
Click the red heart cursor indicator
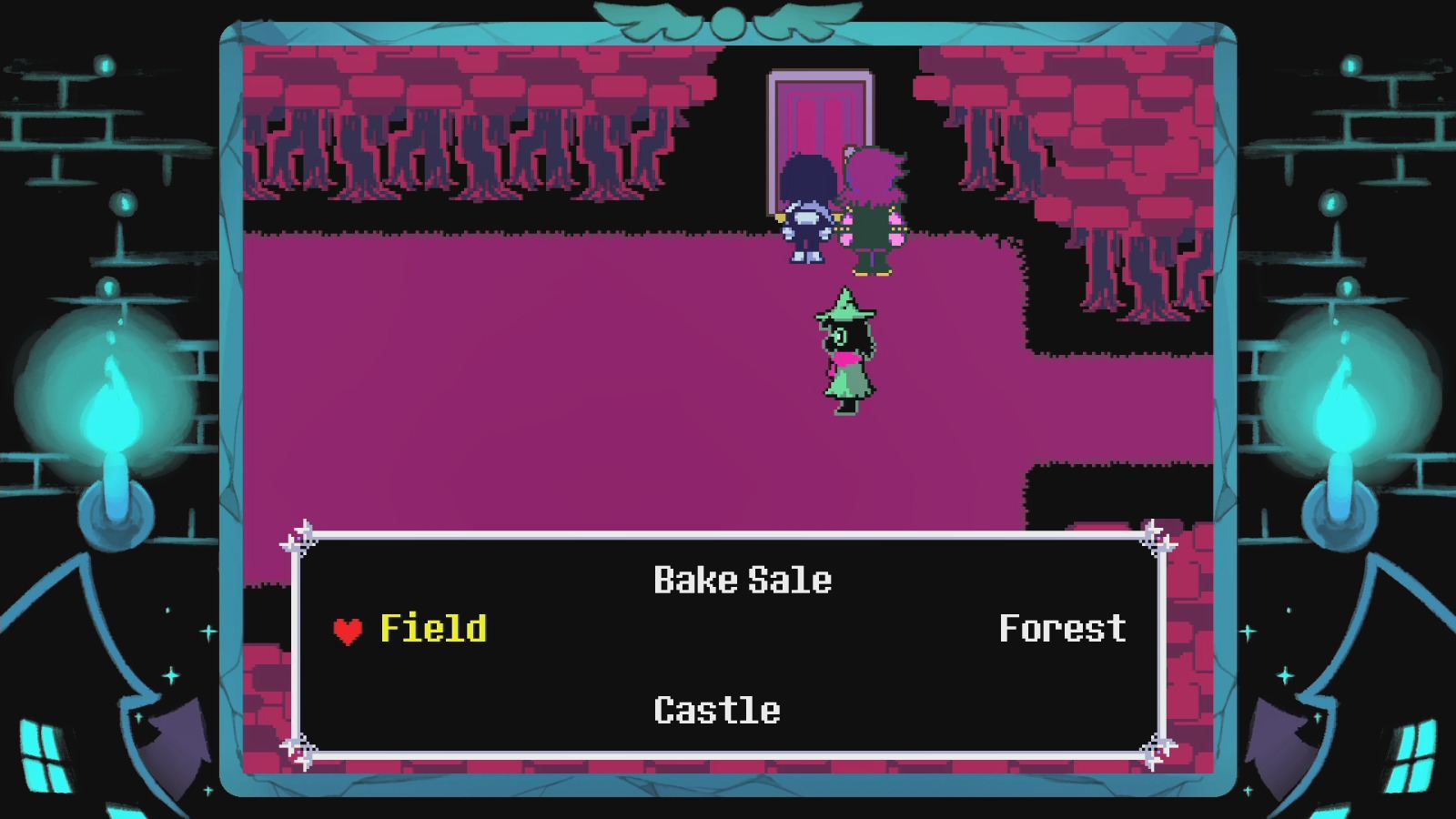coord(347,630)
